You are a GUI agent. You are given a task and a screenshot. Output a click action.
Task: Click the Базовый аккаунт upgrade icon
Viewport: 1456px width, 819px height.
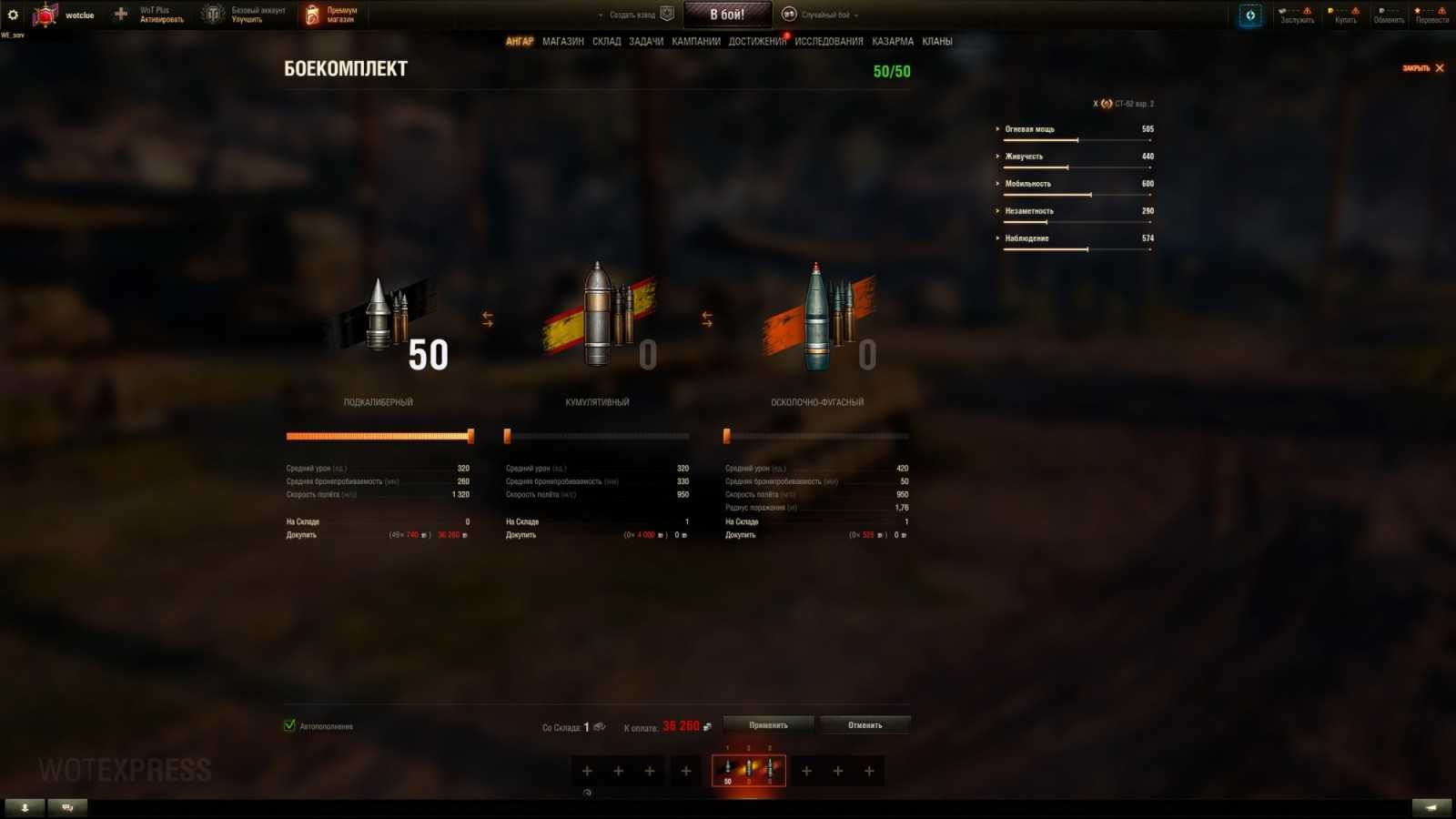click(x=211, y=14)
